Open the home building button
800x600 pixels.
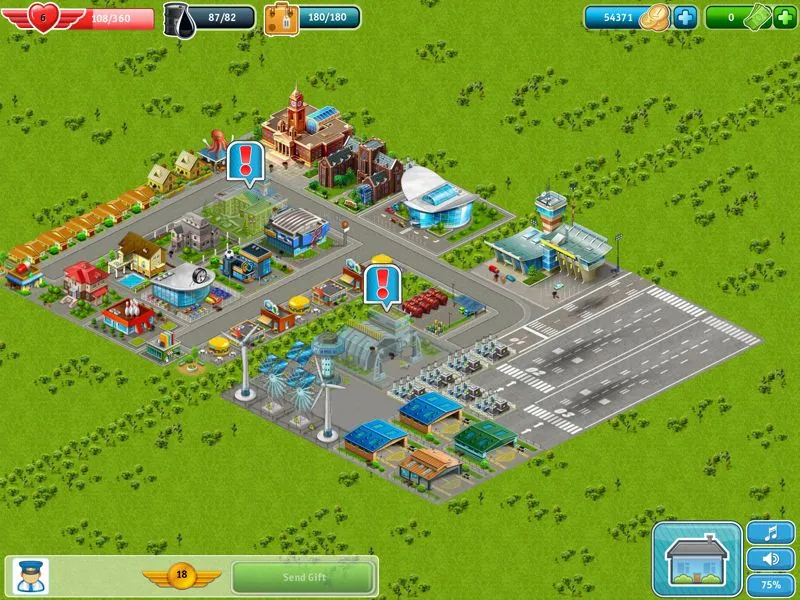696,559
